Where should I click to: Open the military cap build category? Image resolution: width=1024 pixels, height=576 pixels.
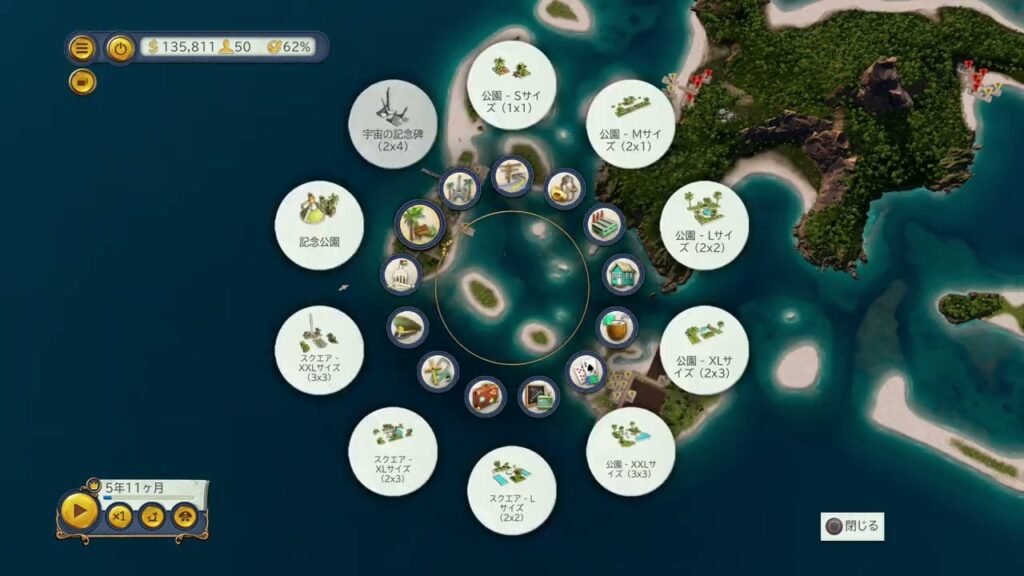coord(407,327)
